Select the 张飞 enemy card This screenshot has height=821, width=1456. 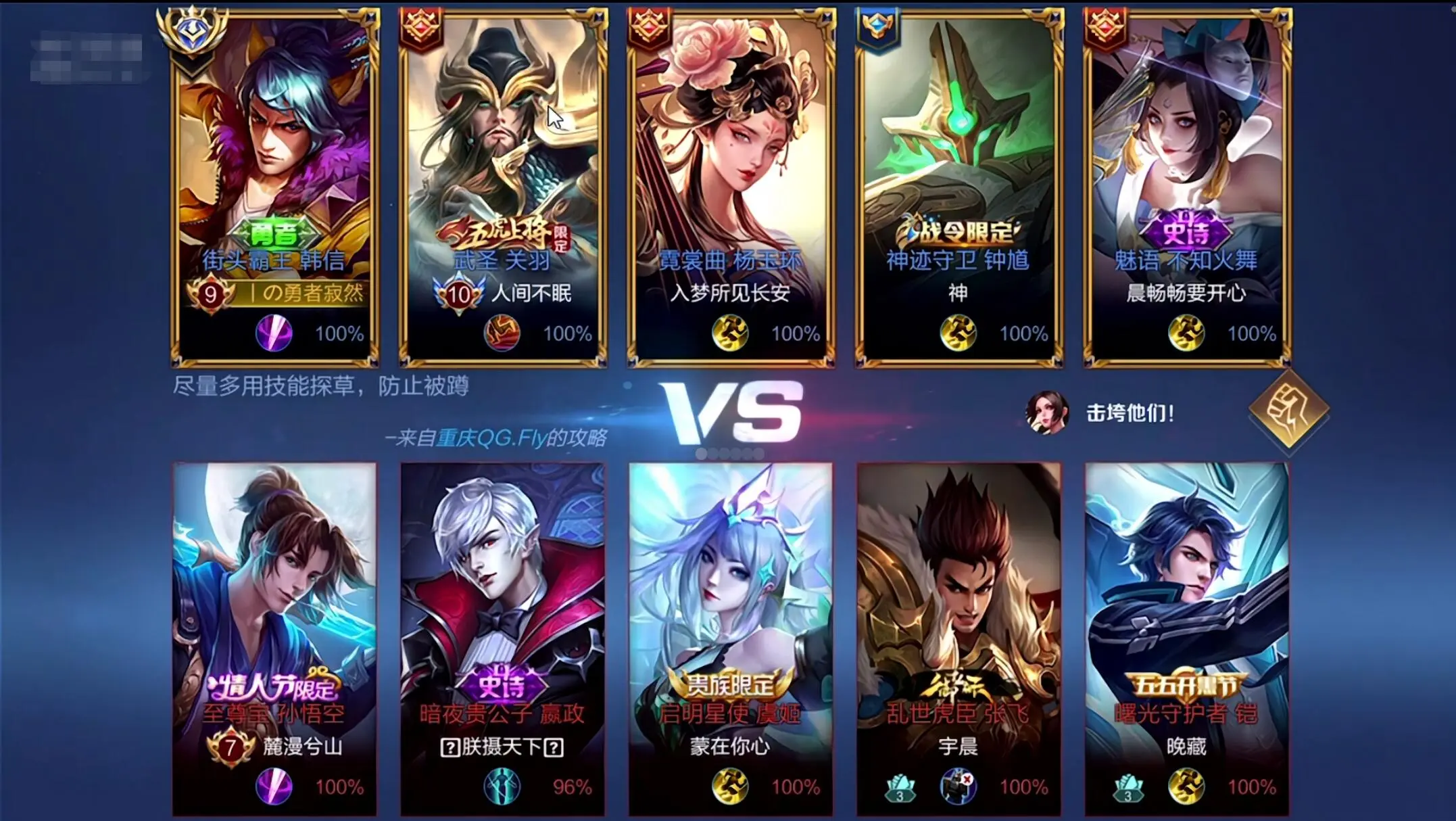(958, 639)
